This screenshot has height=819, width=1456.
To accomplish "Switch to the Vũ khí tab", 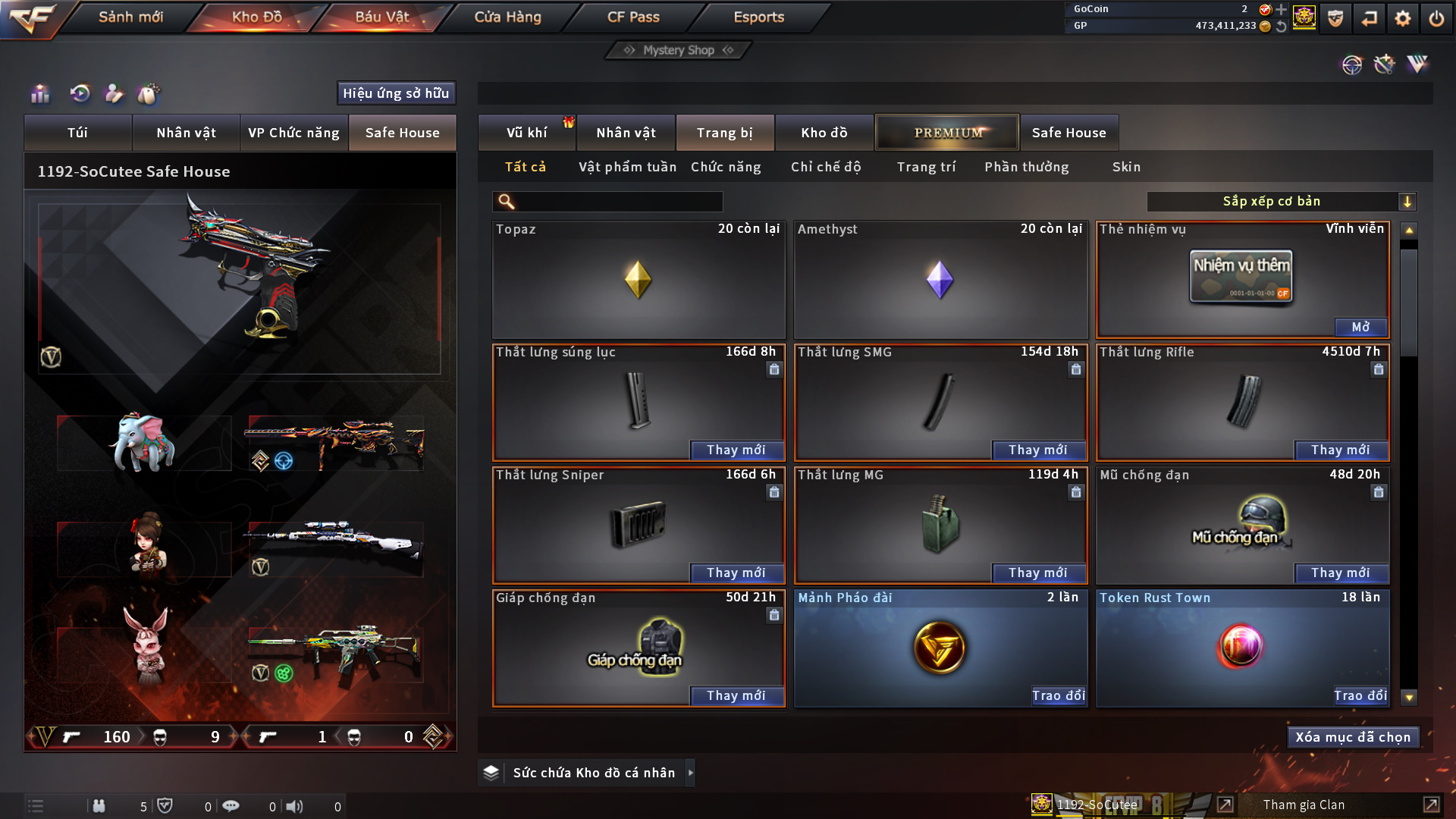I will tap(526, 133).
